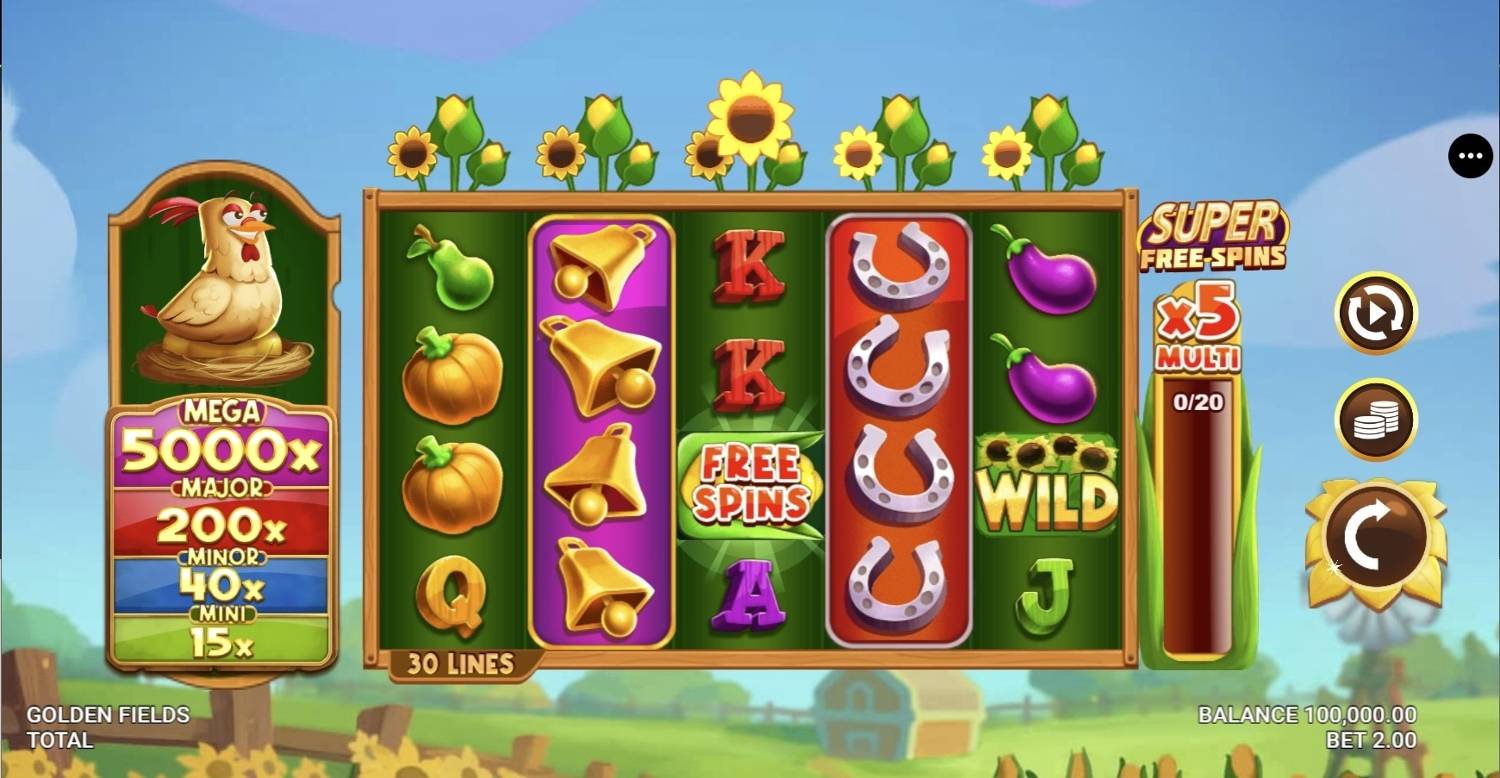The image size is (1500, 778).
Task: Open bet settings via the coin stack icon
Action: click(x=1375, y=419)
